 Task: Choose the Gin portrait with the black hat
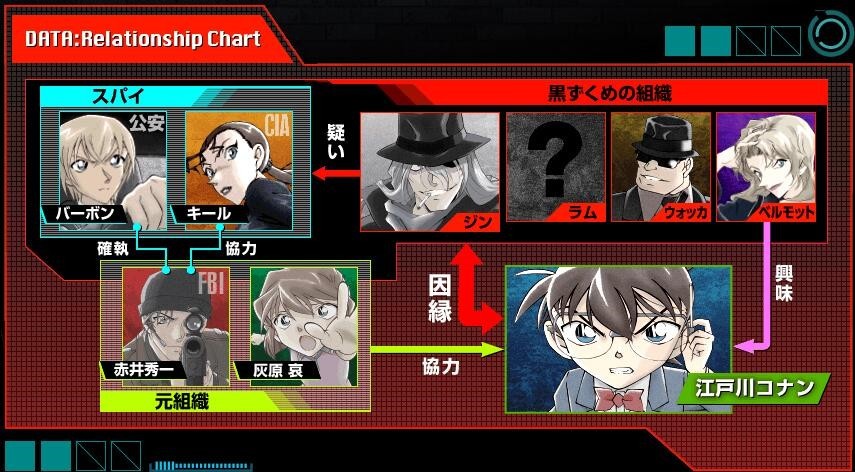(x=429, y=165)
